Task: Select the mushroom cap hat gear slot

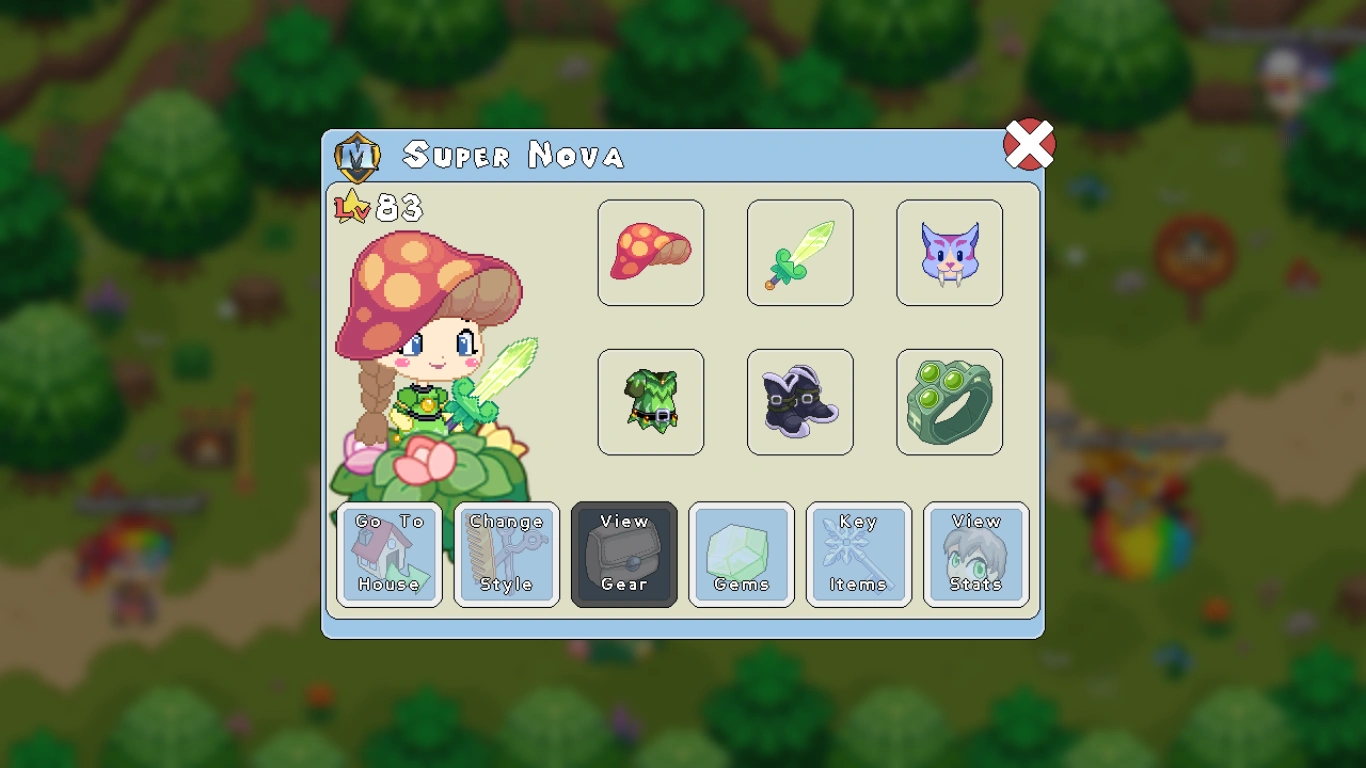Action: (650, 252)
